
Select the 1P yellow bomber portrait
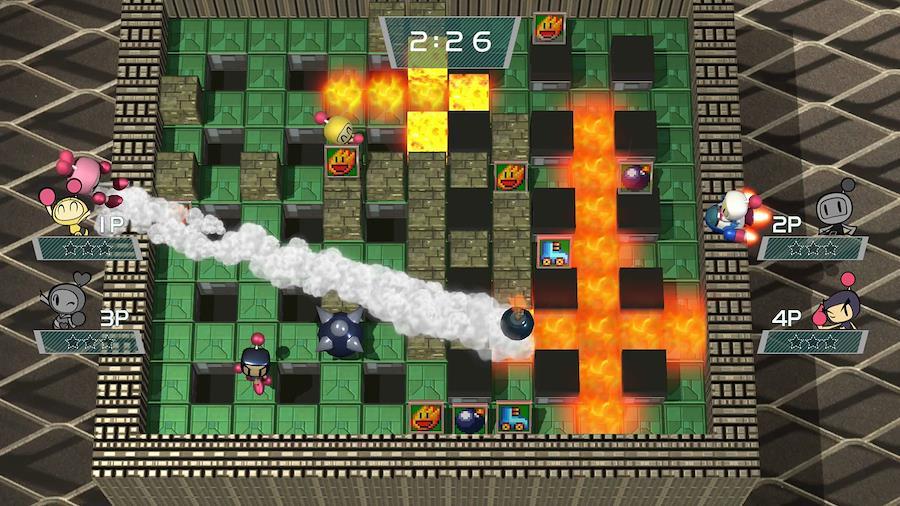pos(68,211)
